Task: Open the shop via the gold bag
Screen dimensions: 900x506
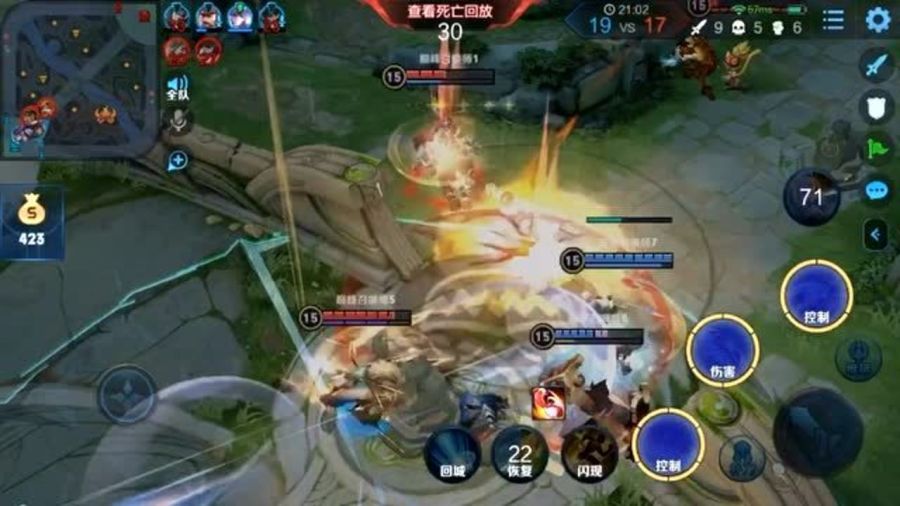Action: (31, 221)
